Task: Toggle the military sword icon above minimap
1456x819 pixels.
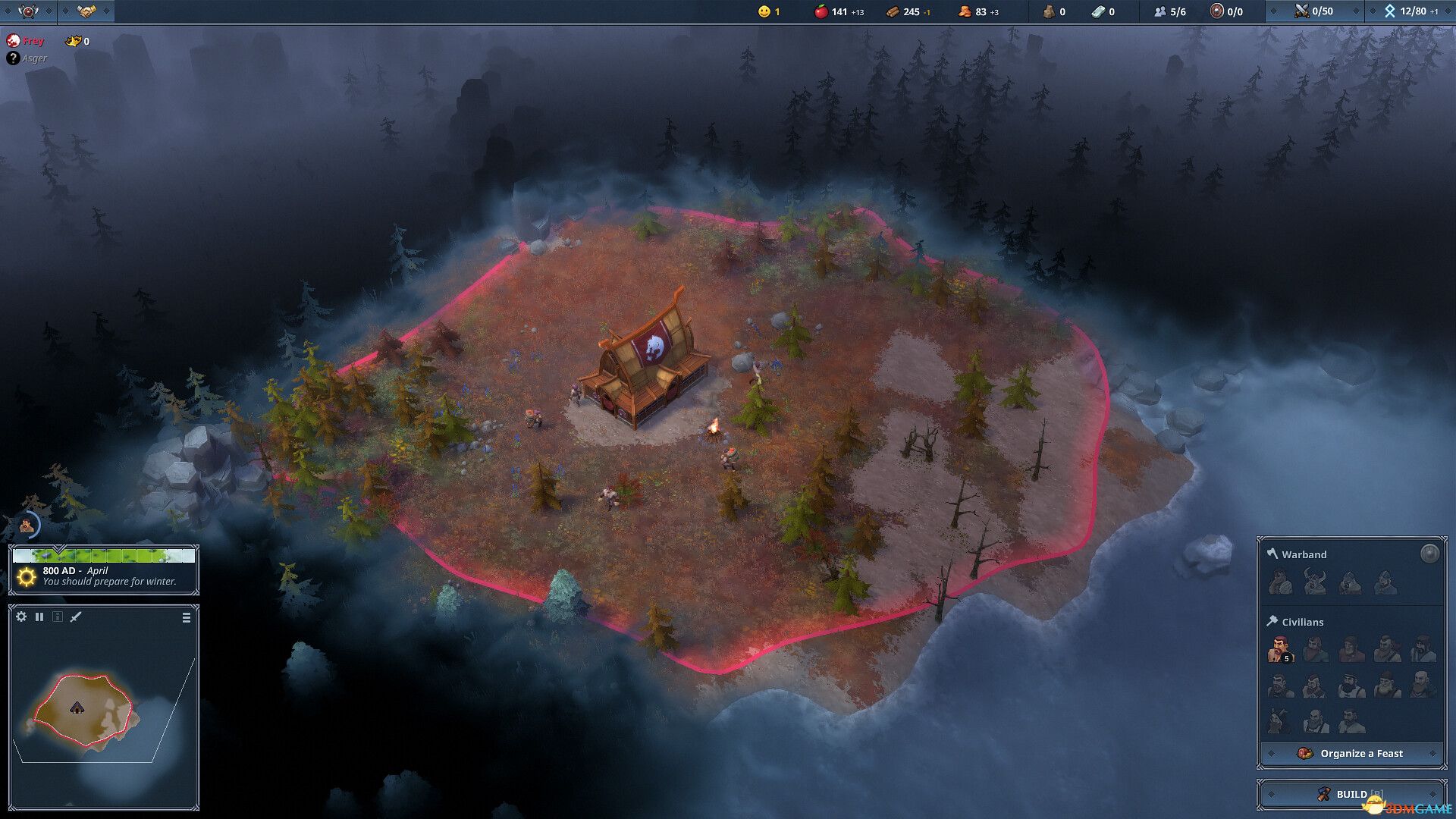Action: (x=74, y=617)
